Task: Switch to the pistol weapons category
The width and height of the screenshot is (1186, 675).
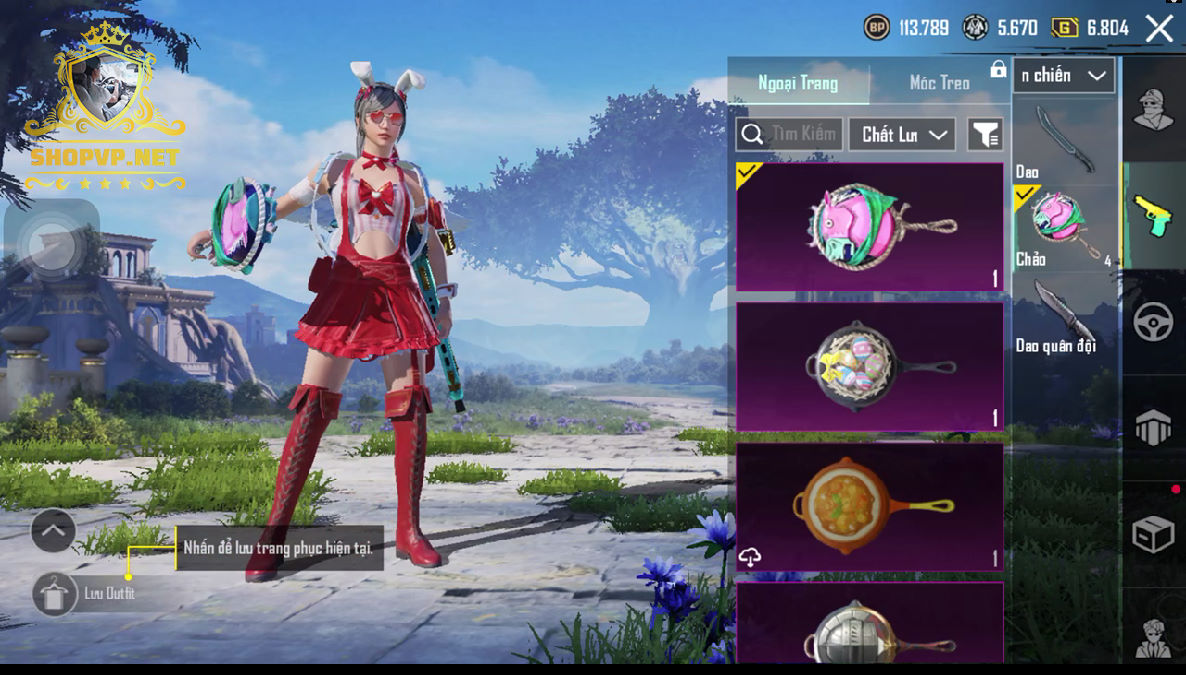Action: pos(1153,215)
